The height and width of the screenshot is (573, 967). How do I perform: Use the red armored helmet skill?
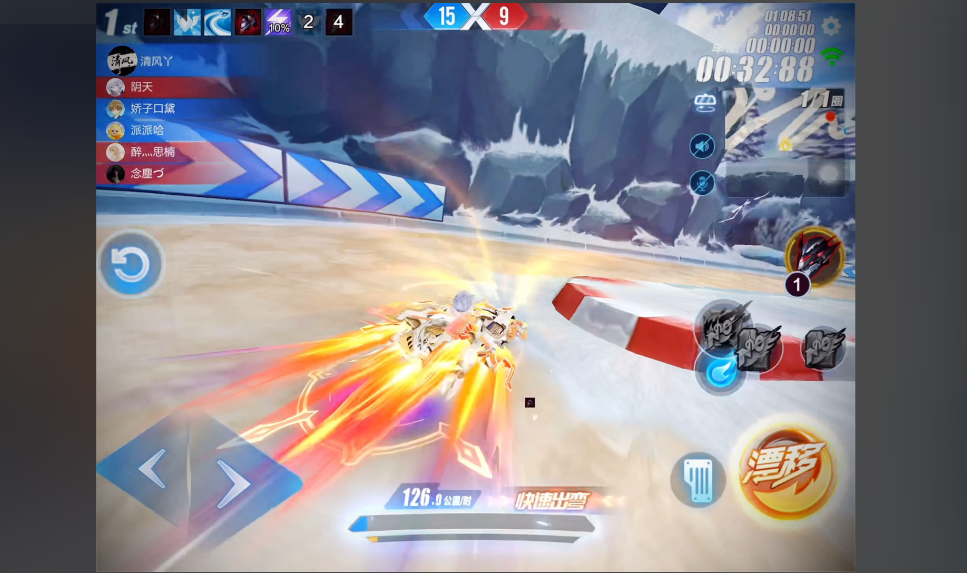coord(815,254)
